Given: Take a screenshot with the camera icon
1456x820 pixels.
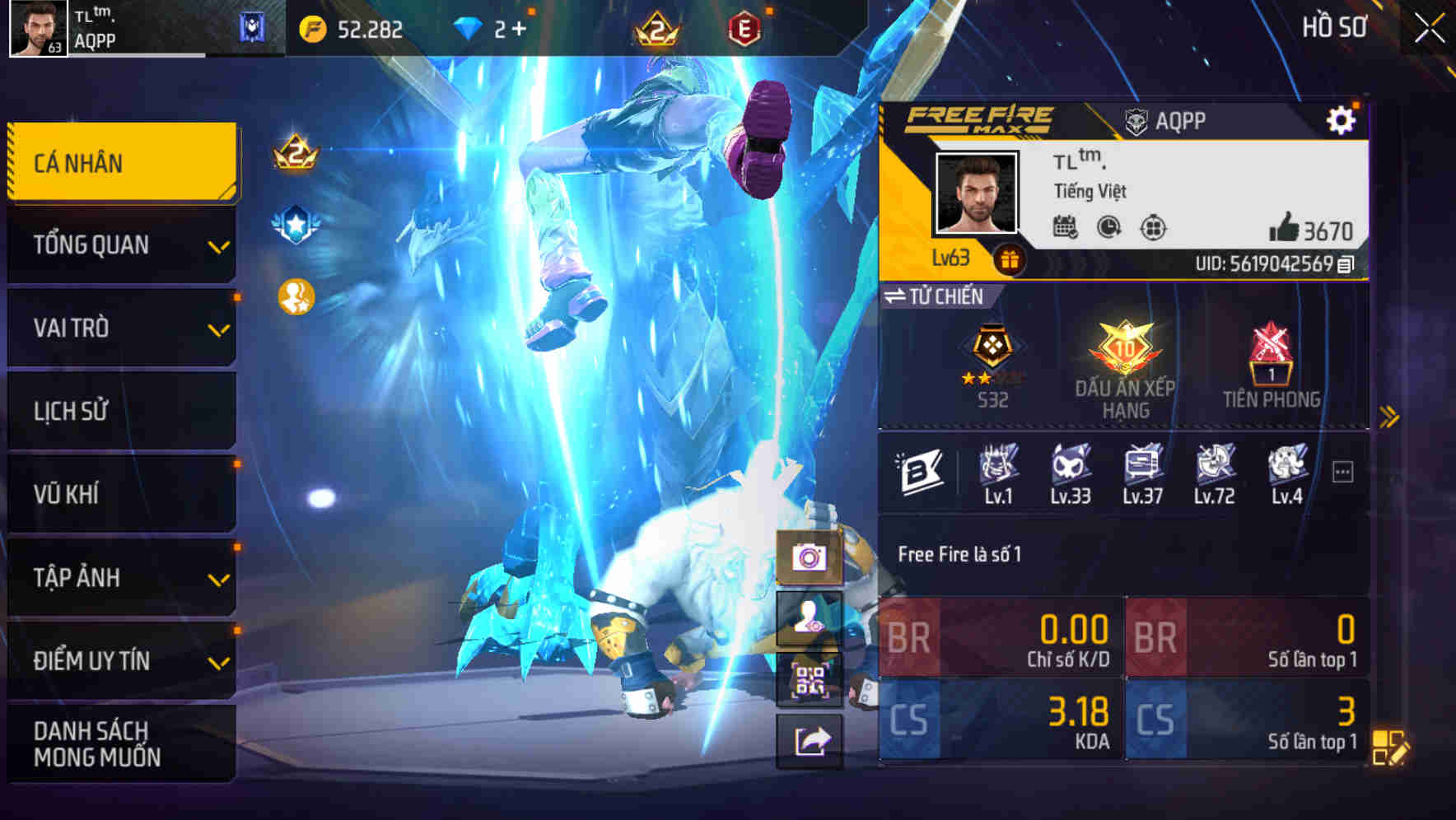Looking at the screenshot, I should (810, 560).
